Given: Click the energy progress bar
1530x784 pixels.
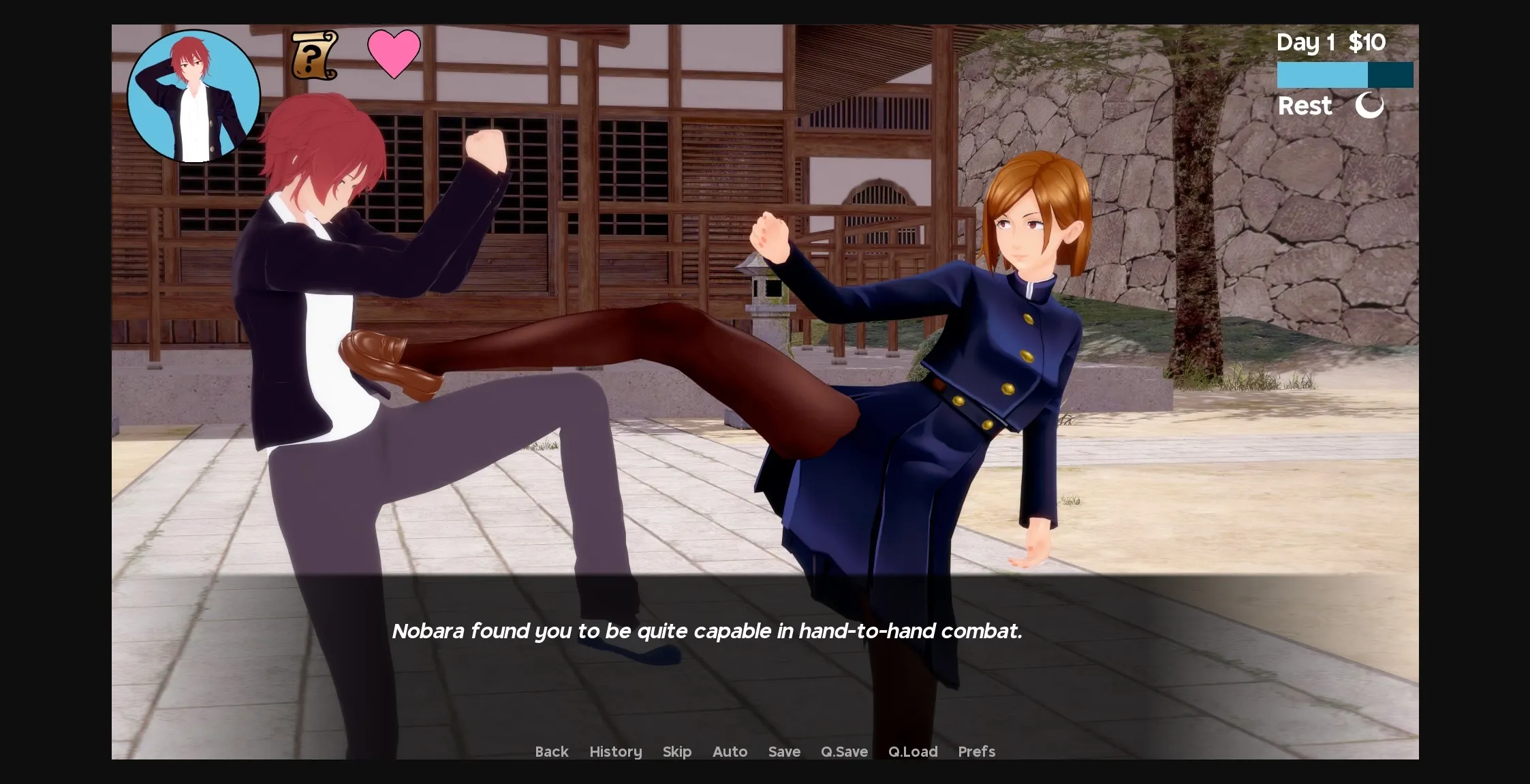Looking at the screenshot, I should (1345, 74).
